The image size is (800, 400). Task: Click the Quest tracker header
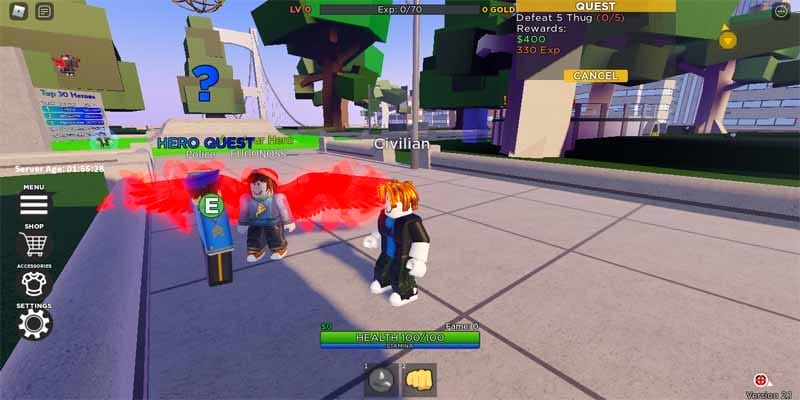(595, 6)
